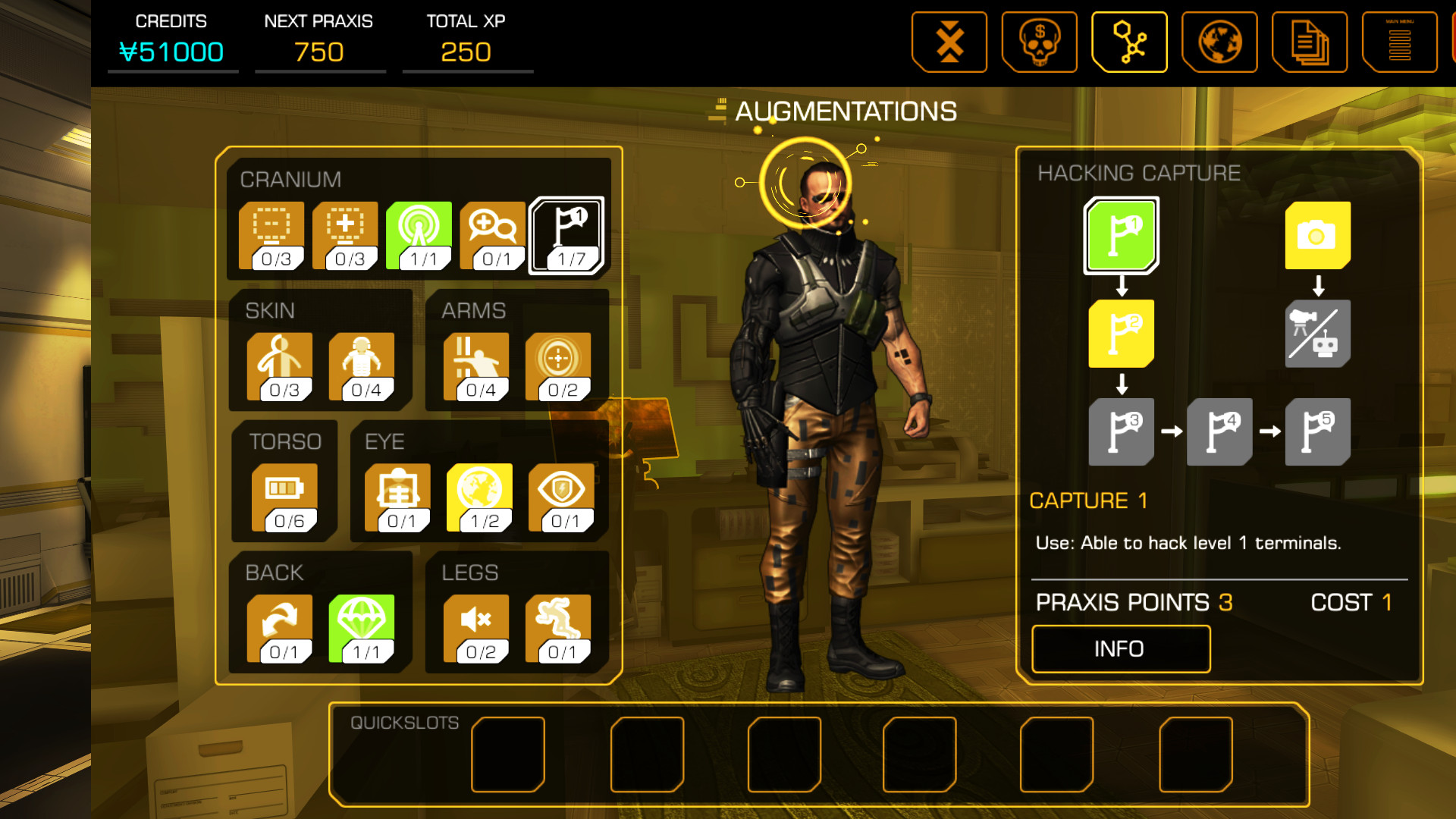Screen dimensions: 1456x819
Task: Choose the running figure legs augmentation
Action: tap(558, 629)
